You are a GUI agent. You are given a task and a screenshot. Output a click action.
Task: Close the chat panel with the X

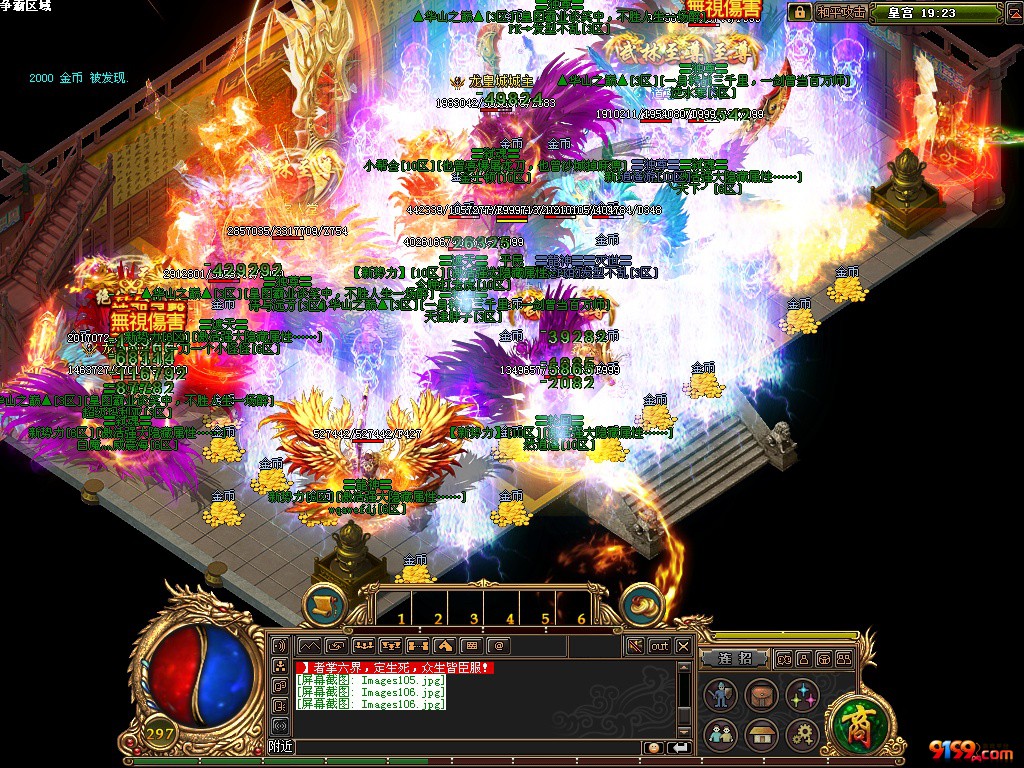pyautogui.click(x=683, y=646)
